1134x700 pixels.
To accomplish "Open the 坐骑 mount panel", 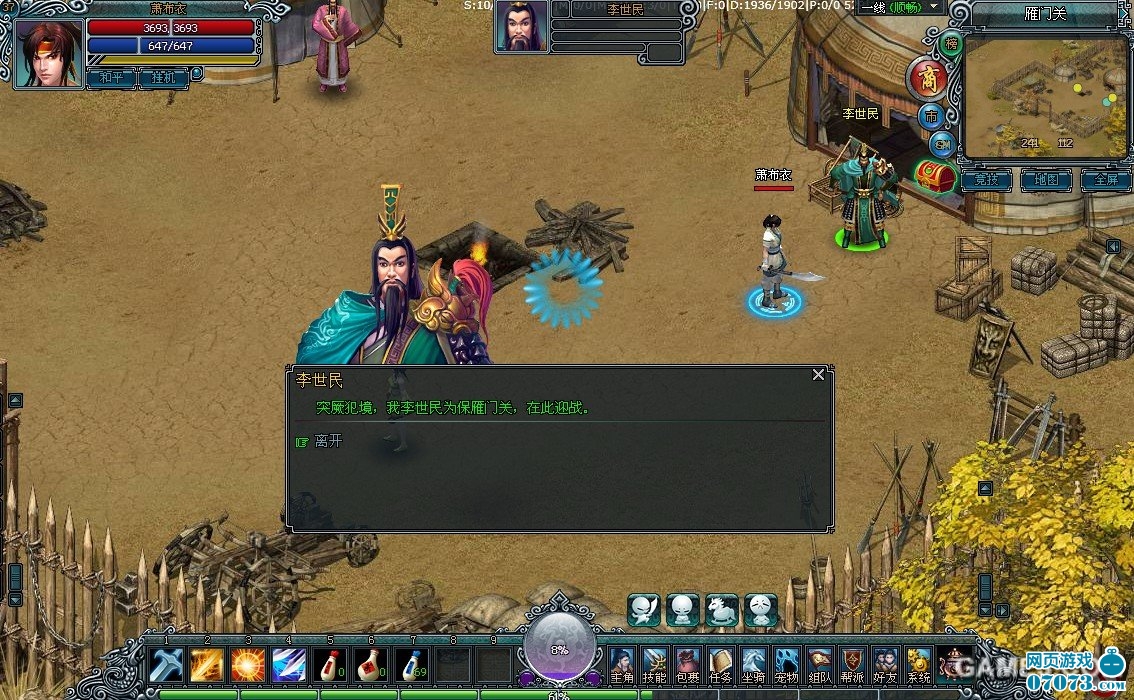I will (x=753, y=665).
